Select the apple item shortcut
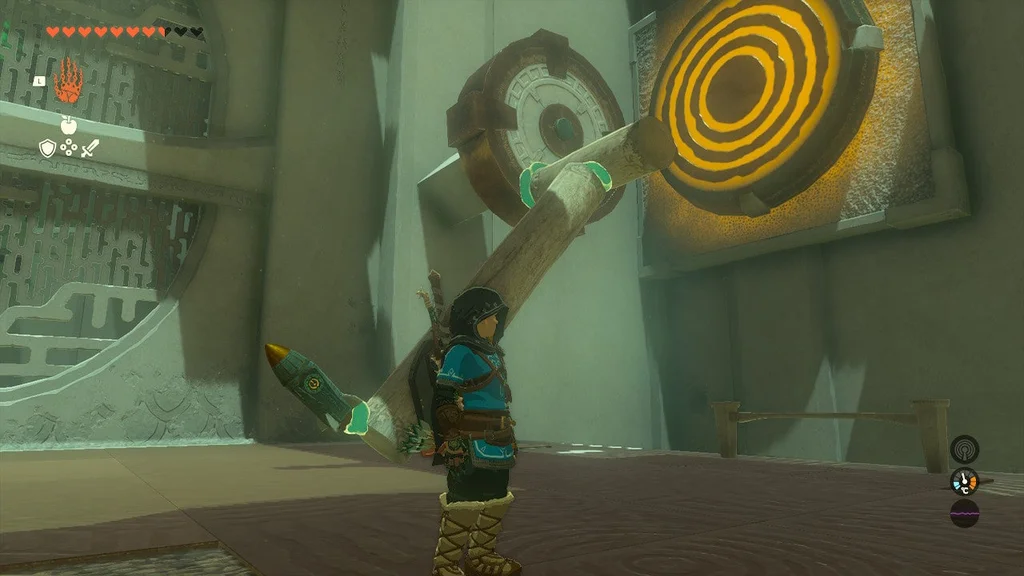The height and width of the screenshot is (576, 1024). pyautogui.click(x=68, y=125)
